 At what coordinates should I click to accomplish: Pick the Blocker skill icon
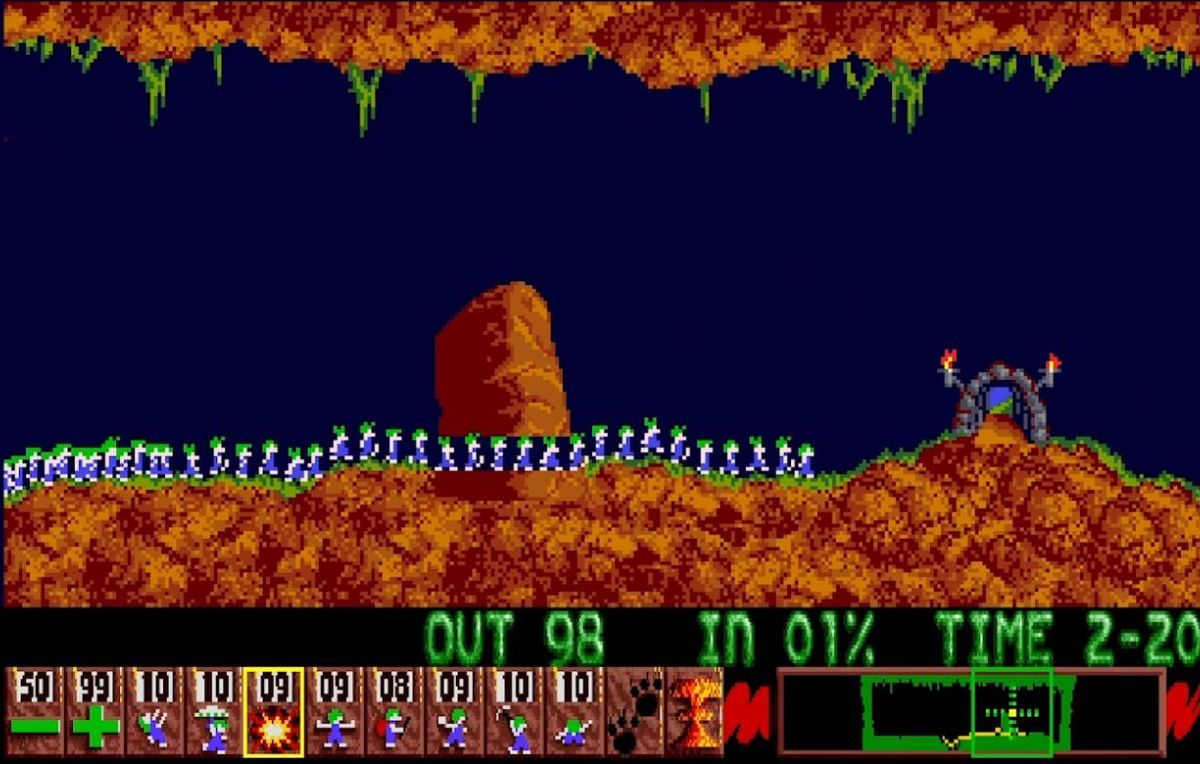[x=335, y=712]
